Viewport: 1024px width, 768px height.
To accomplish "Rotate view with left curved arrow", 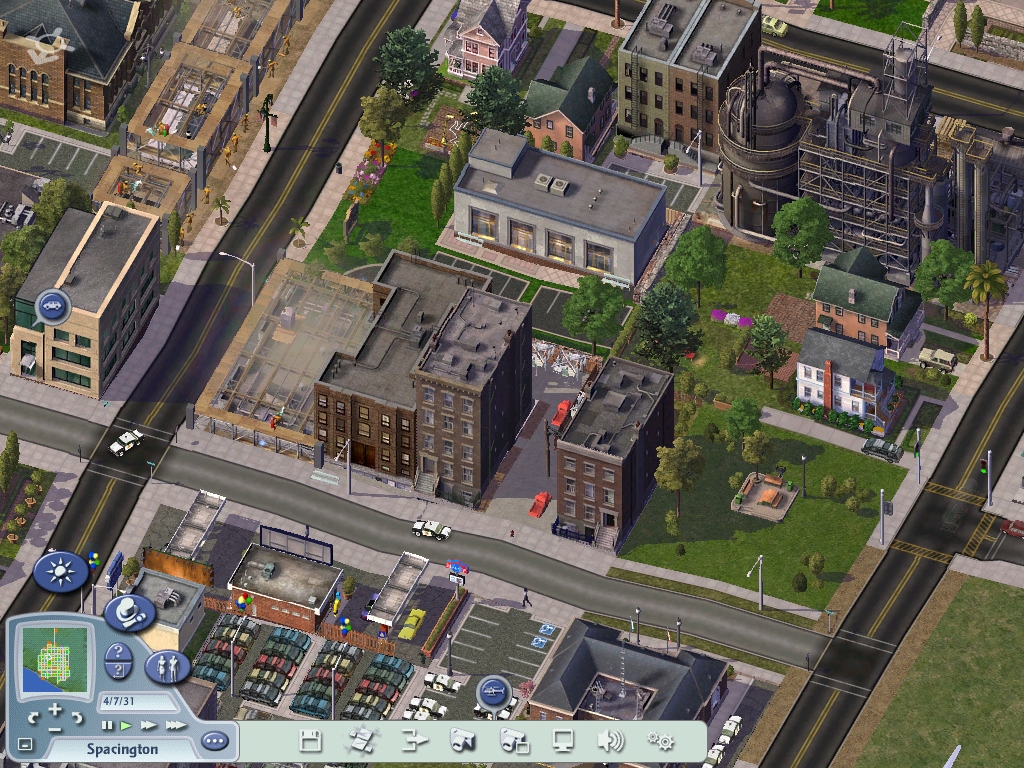I will 33,717.
